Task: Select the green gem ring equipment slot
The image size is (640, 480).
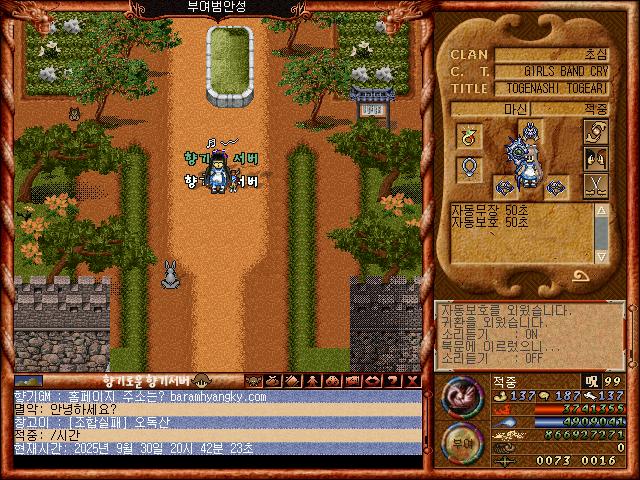Action: (x=470, y=135)
